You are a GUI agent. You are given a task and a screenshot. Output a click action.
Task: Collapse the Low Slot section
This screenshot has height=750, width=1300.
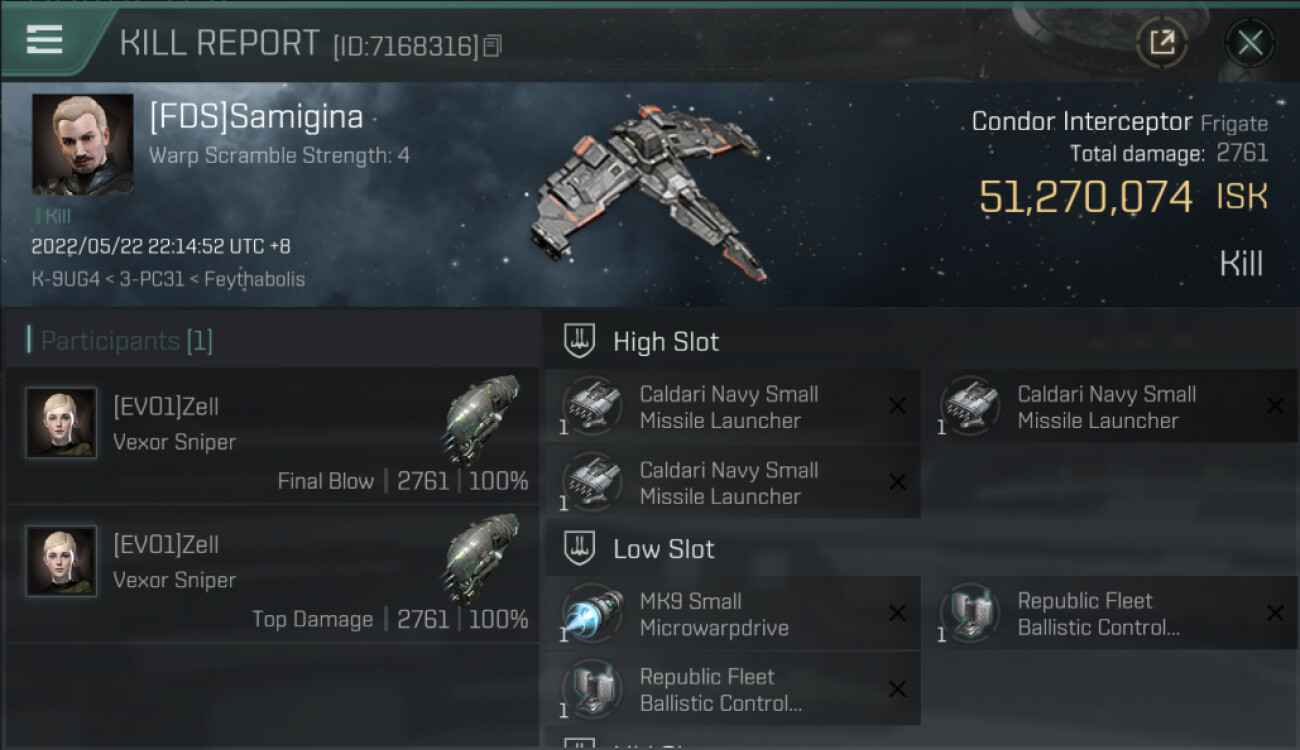click(x=663, y=549)
